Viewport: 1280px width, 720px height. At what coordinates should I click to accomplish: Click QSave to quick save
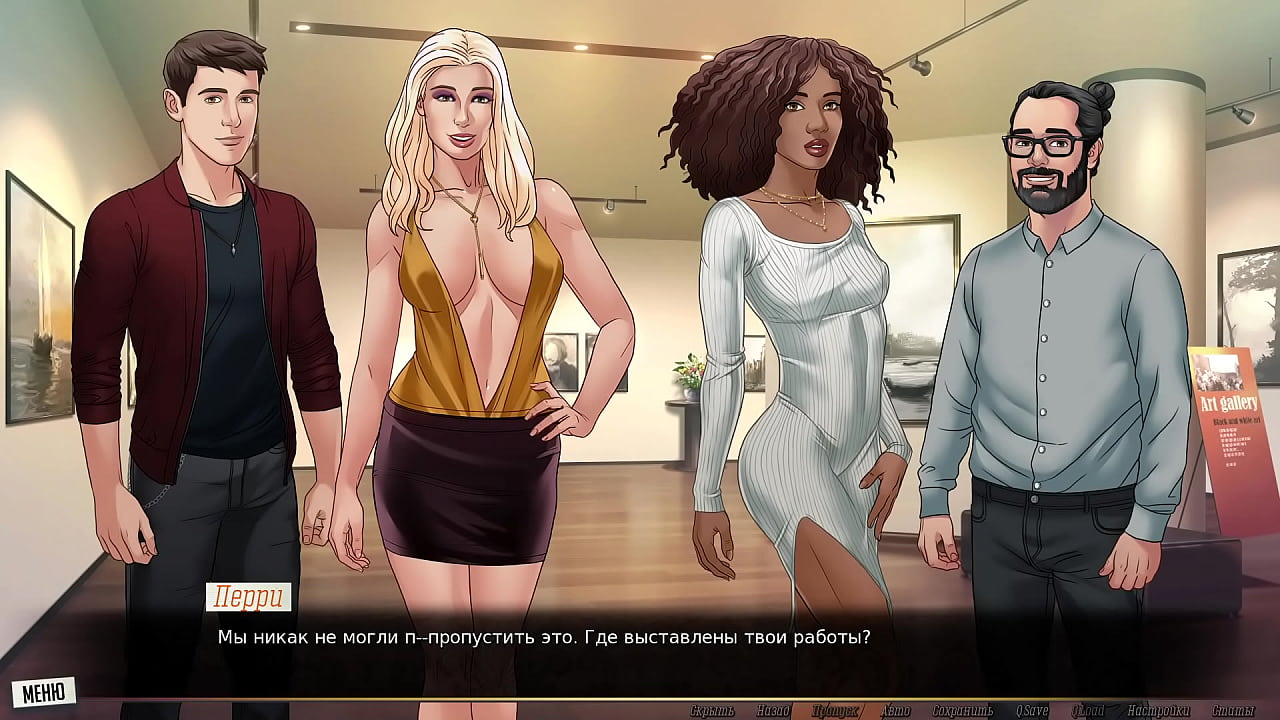tap(1031, 711)
